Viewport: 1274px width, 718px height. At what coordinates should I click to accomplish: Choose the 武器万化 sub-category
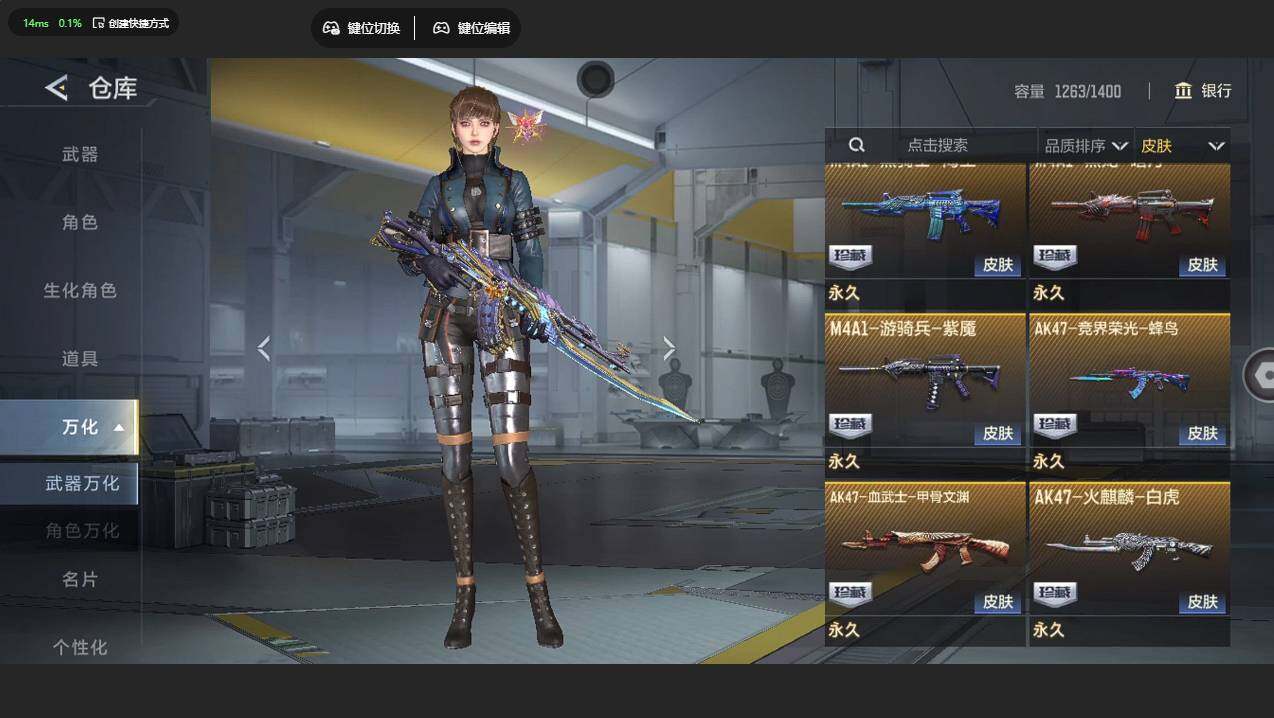(82, 483)
